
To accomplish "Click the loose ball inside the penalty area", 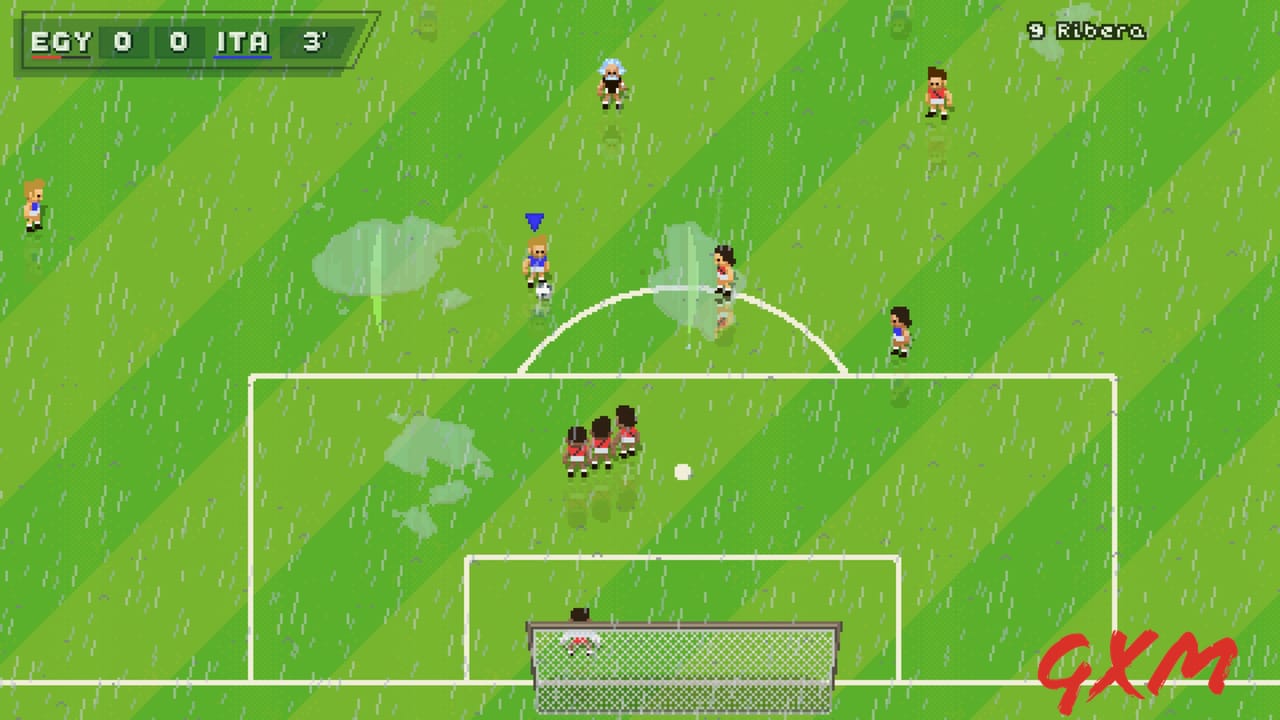I will pyautogui.click(x=683, y=472).
